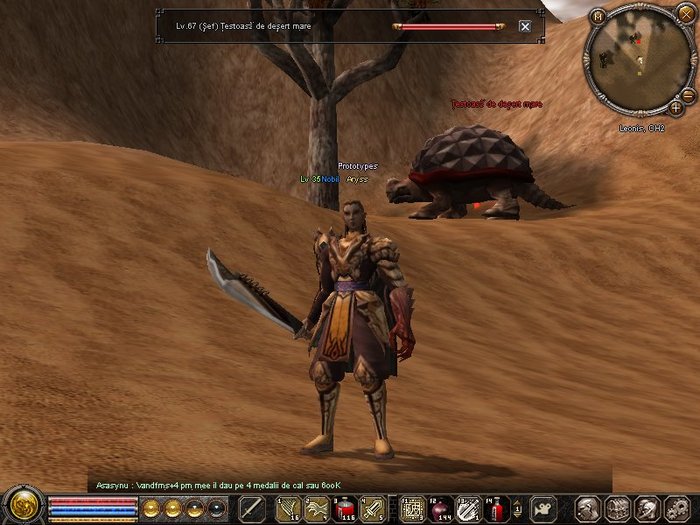Open the inventory chest icon

coord(618,507)
